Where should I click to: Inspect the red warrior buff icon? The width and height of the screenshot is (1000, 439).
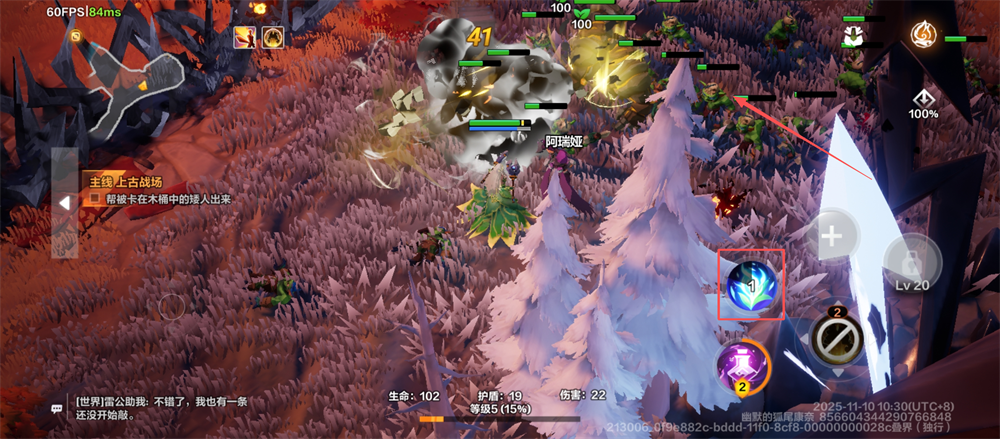click(x=245, y=37)
